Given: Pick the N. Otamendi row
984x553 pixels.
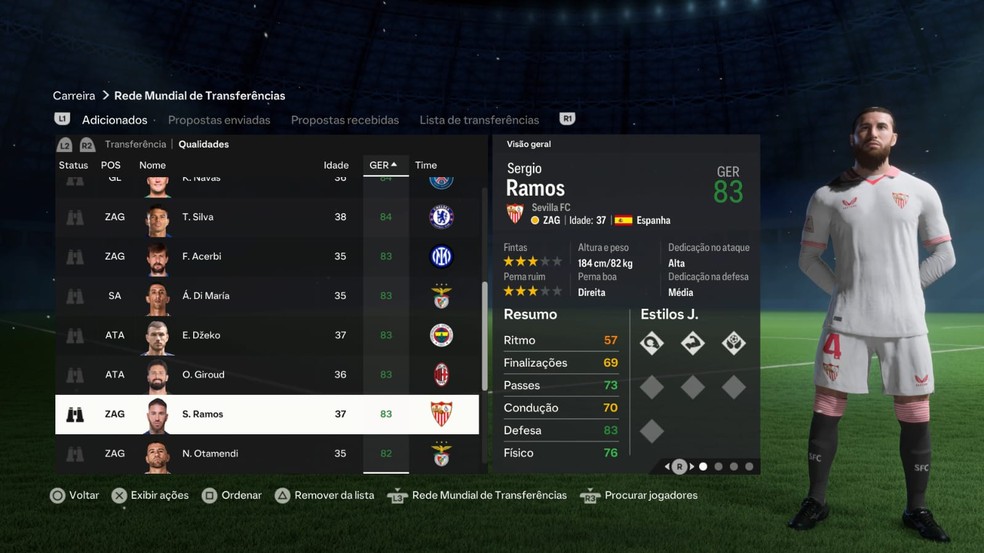Looking at the screenshot, I should pos(267,454).
